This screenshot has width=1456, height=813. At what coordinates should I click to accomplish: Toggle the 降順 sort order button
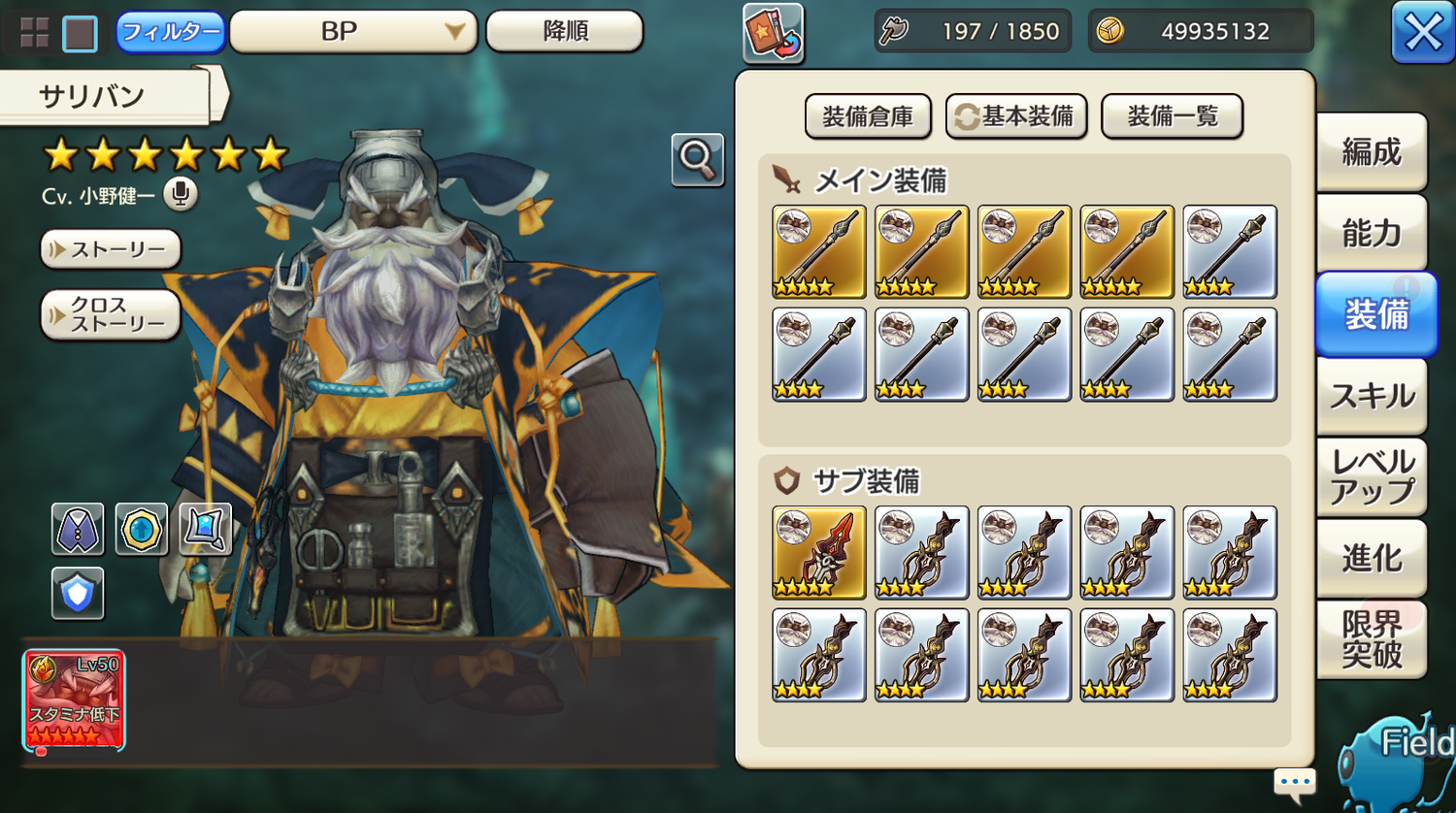pos(564,31)
